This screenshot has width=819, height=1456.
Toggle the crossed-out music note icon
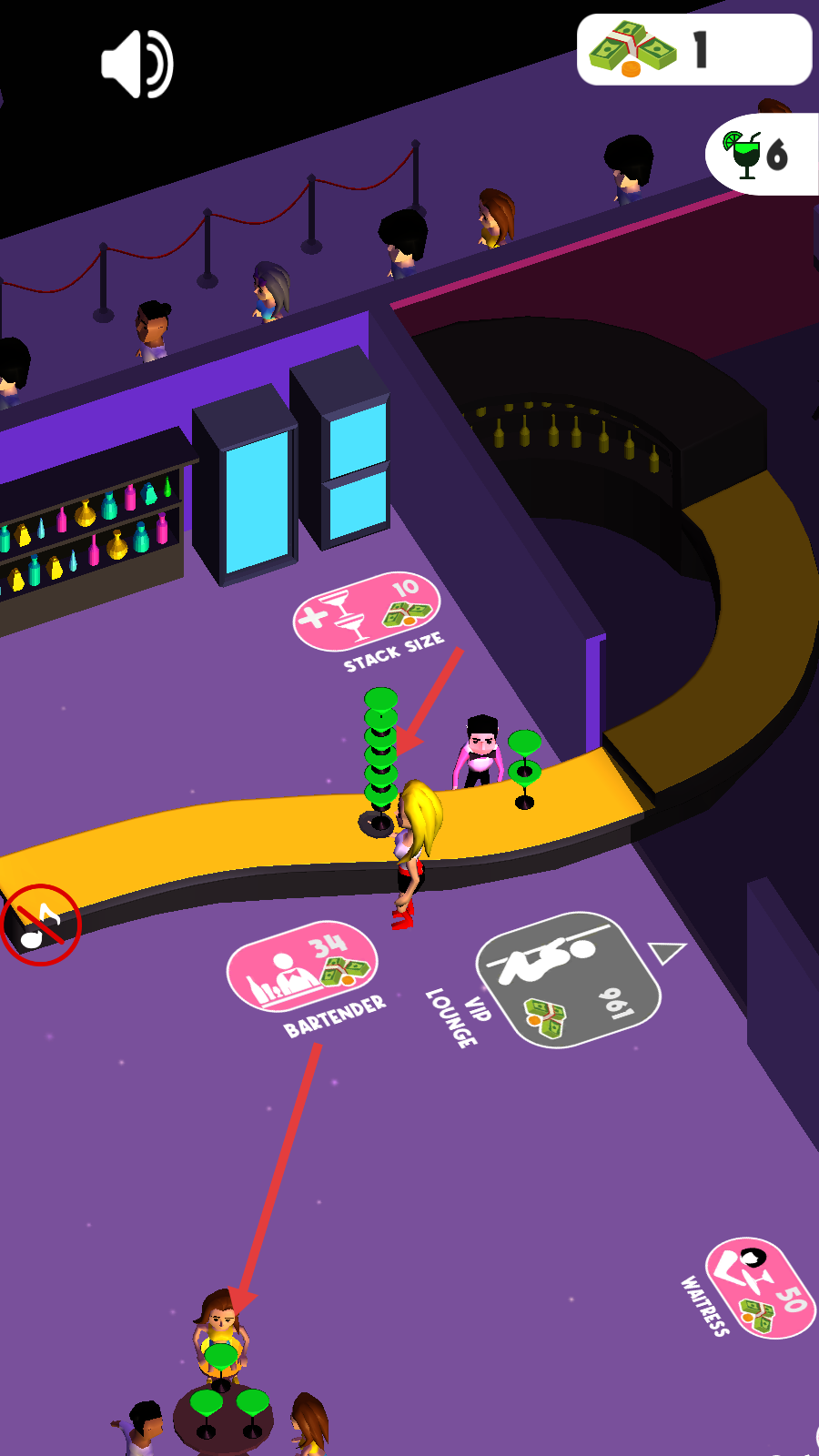(x=41, y=925)
